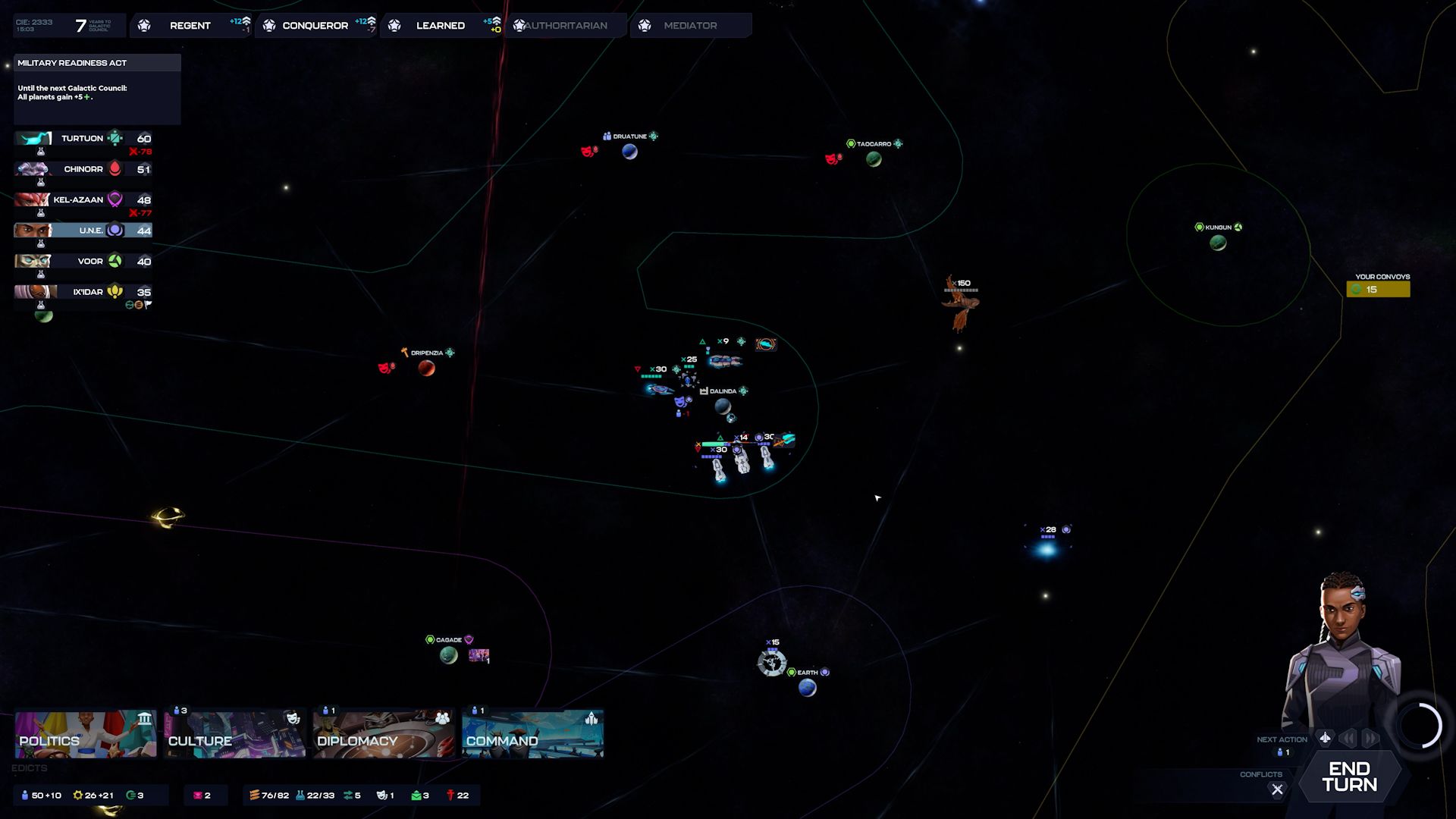Image resolution: width=1456 pixels, height=819 pixels.
Task: Select the Regent council title
Action: [x=190, y=26]
